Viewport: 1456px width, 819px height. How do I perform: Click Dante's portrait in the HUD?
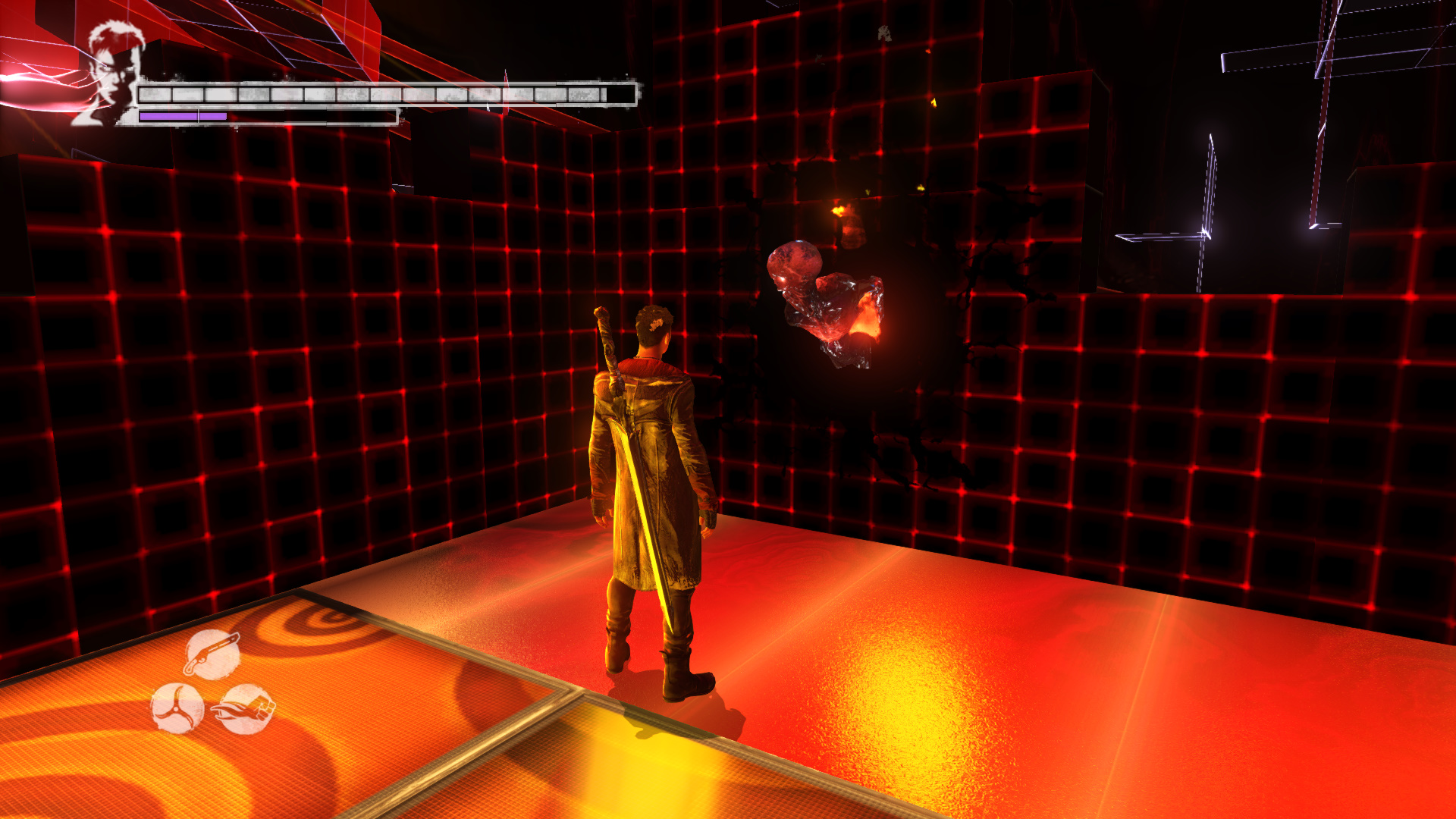pos(111,74)
